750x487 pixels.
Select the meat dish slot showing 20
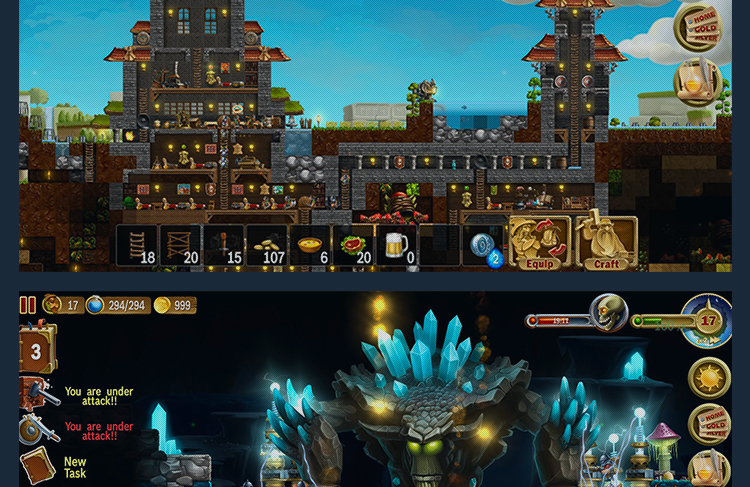[354, 245]
